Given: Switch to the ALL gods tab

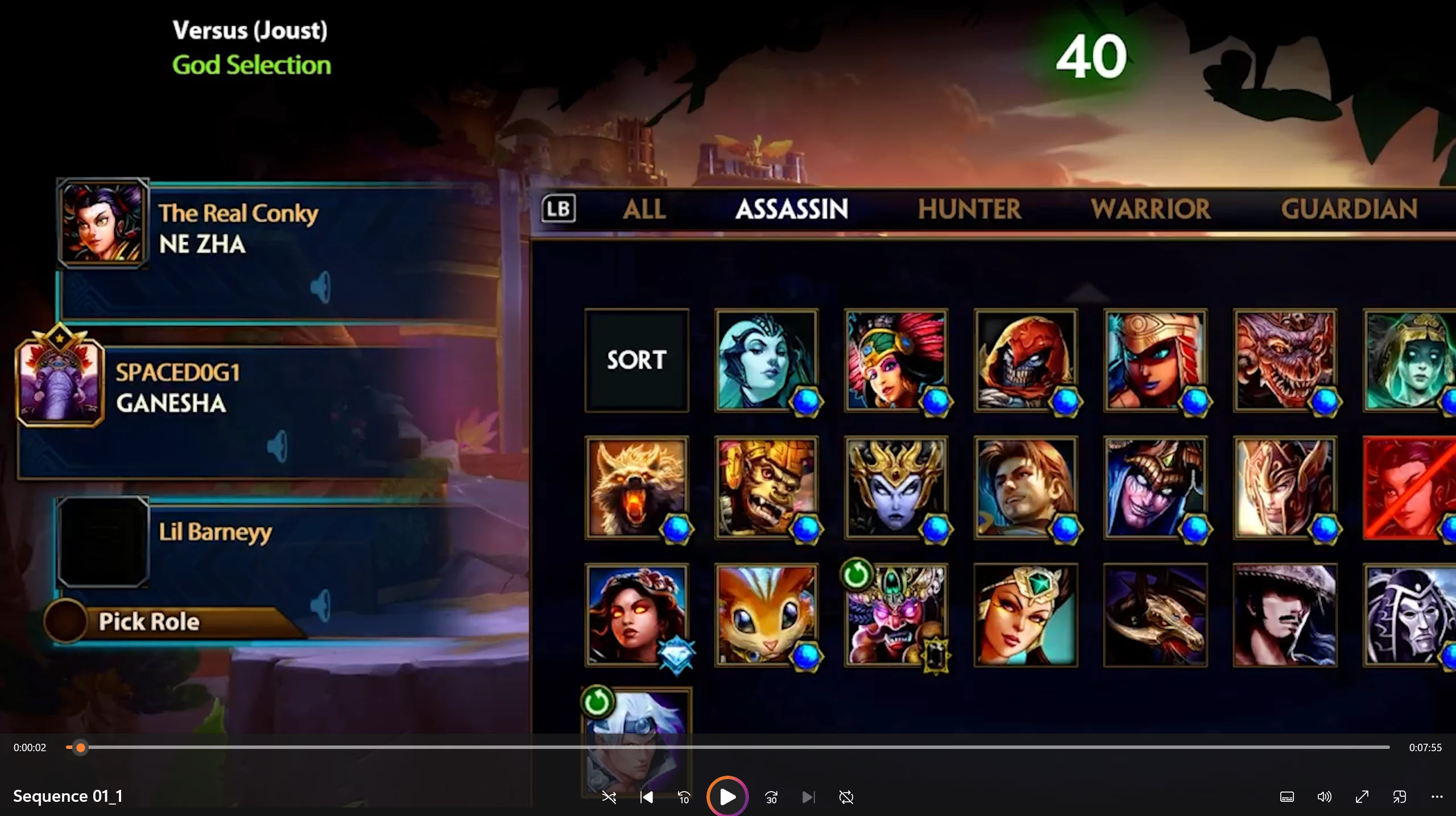Looking at the screenshot, I should point(644,209).
